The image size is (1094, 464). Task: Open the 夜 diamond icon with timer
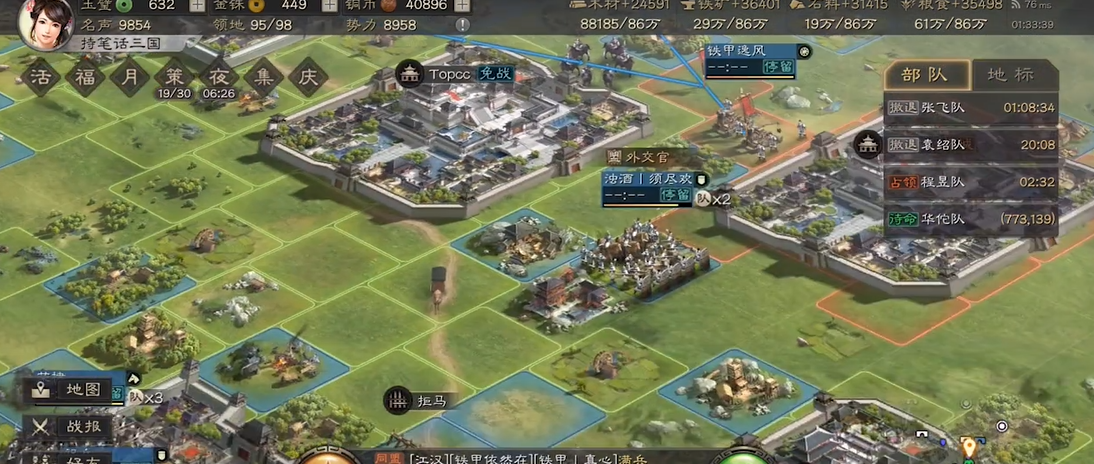point(218,76)
